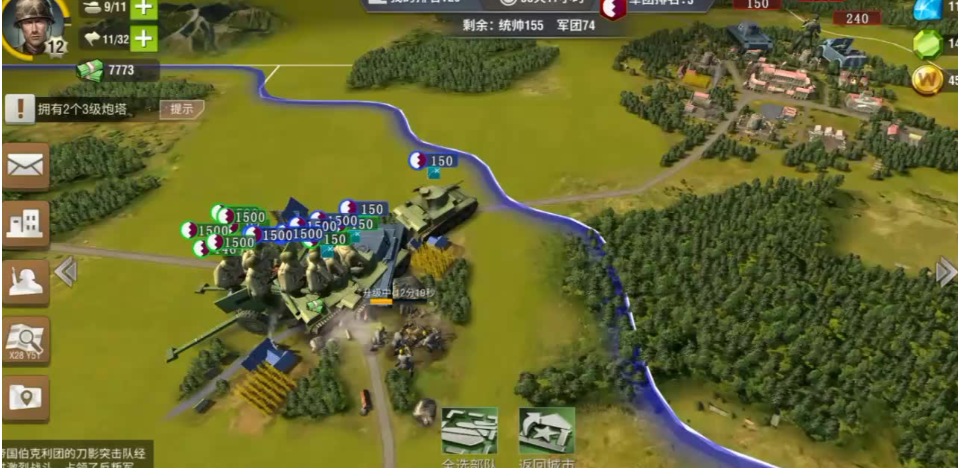
Task: Add more troop capacity with the plus button
Action: pos(144,39)
